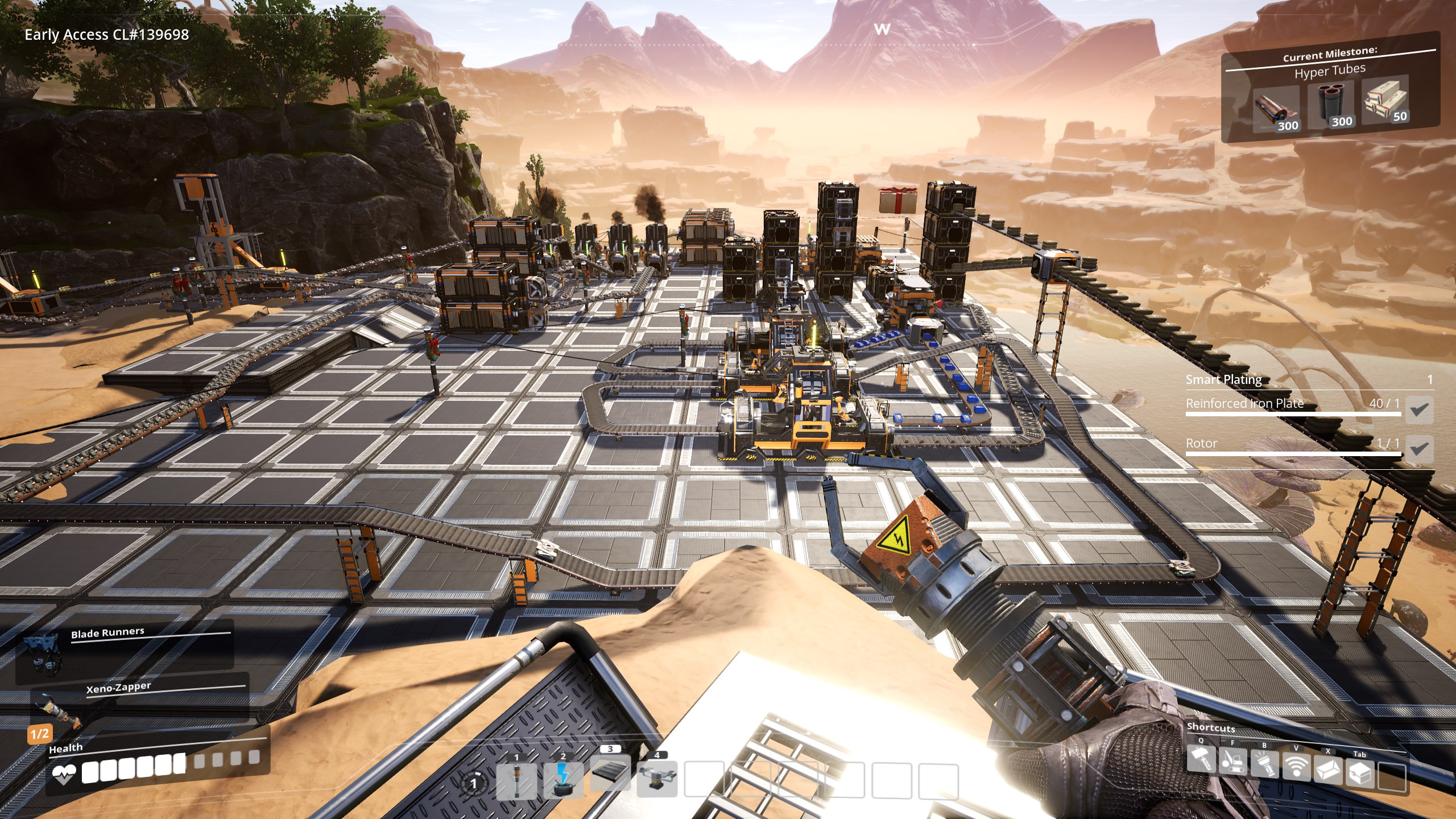Choose the lightning bolt generator hotbar slot
This screenshot has height=819, width=1456.
[563, 778]
